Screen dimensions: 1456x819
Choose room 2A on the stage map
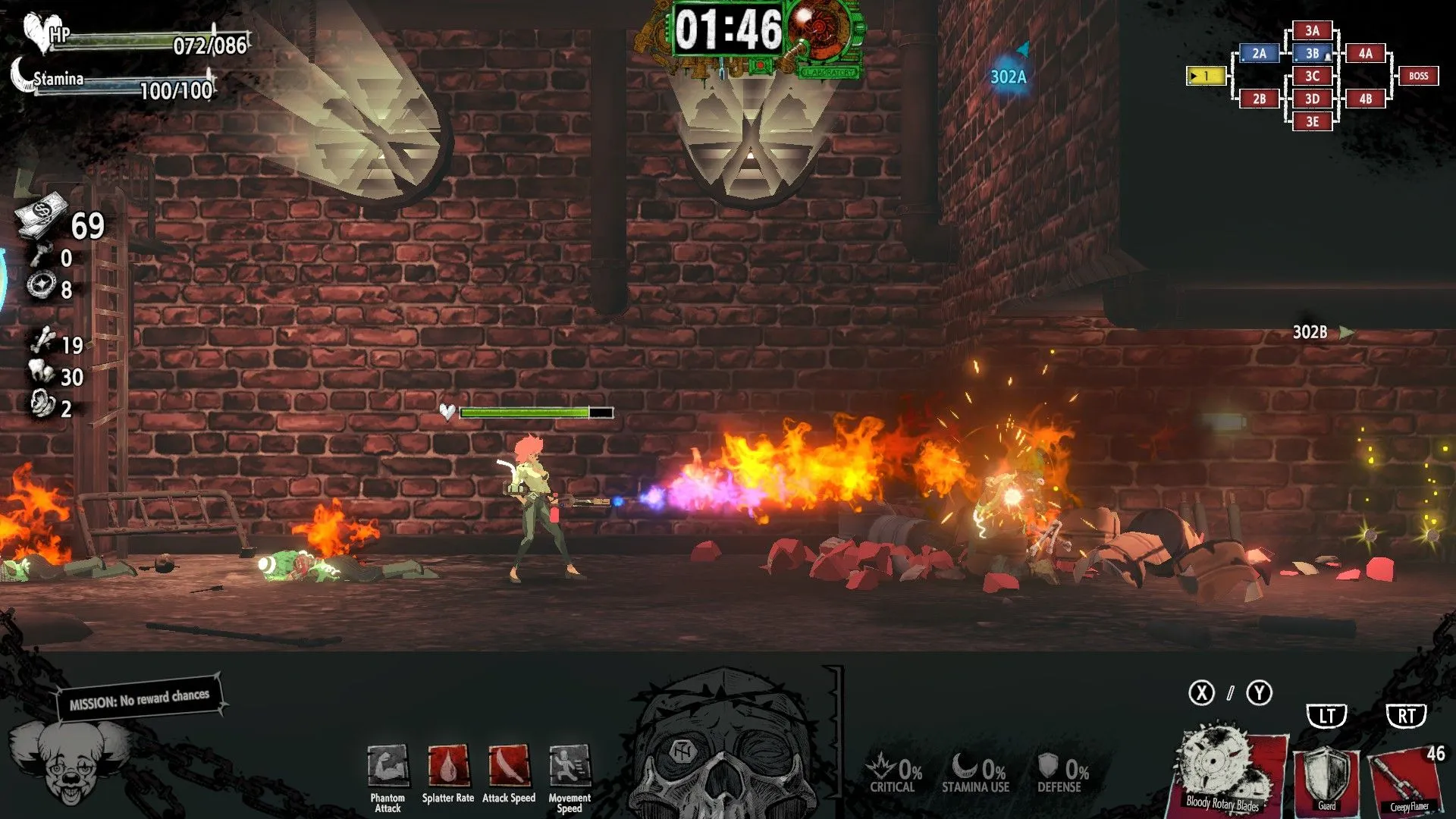[1259, 54]
